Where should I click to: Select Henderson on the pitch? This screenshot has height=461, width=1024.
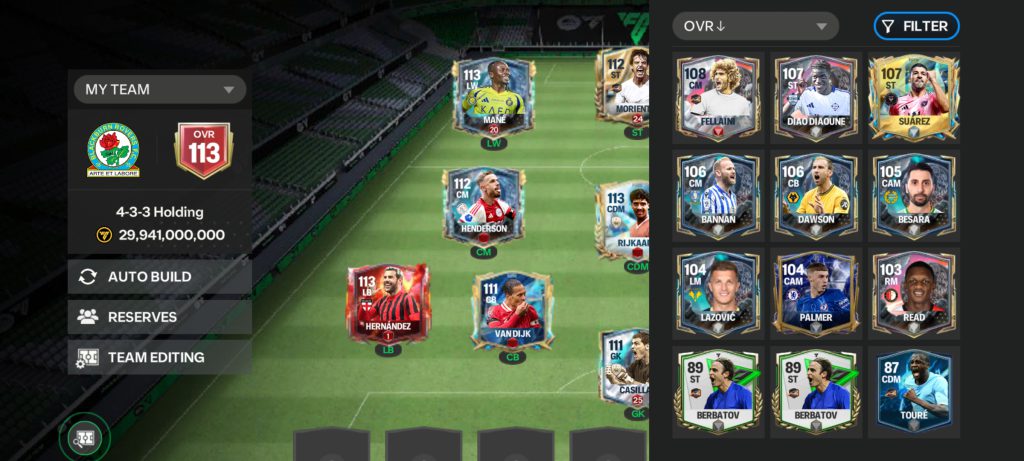[484, 205]
